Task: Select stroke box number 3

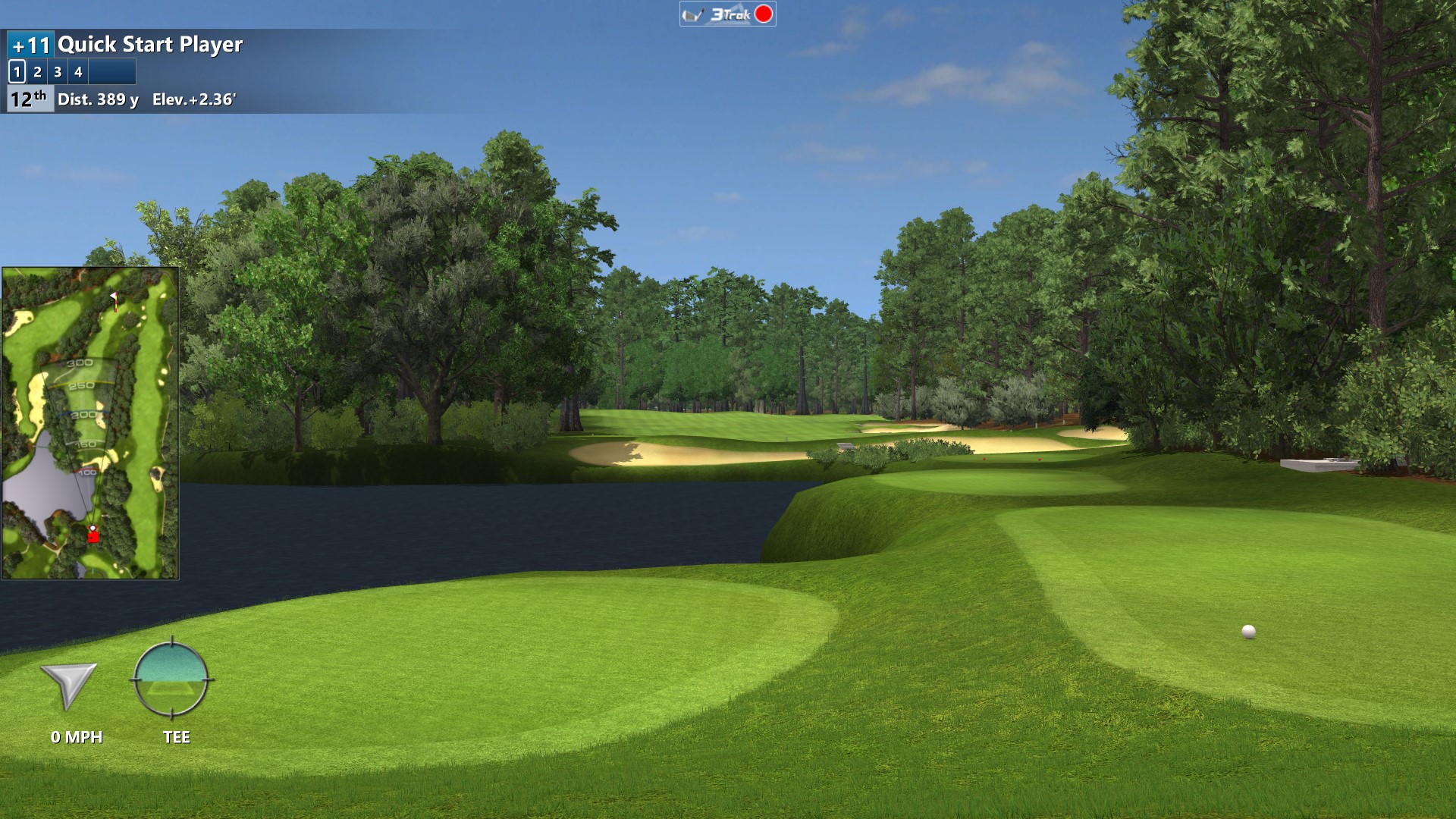Action: (58, 72)
